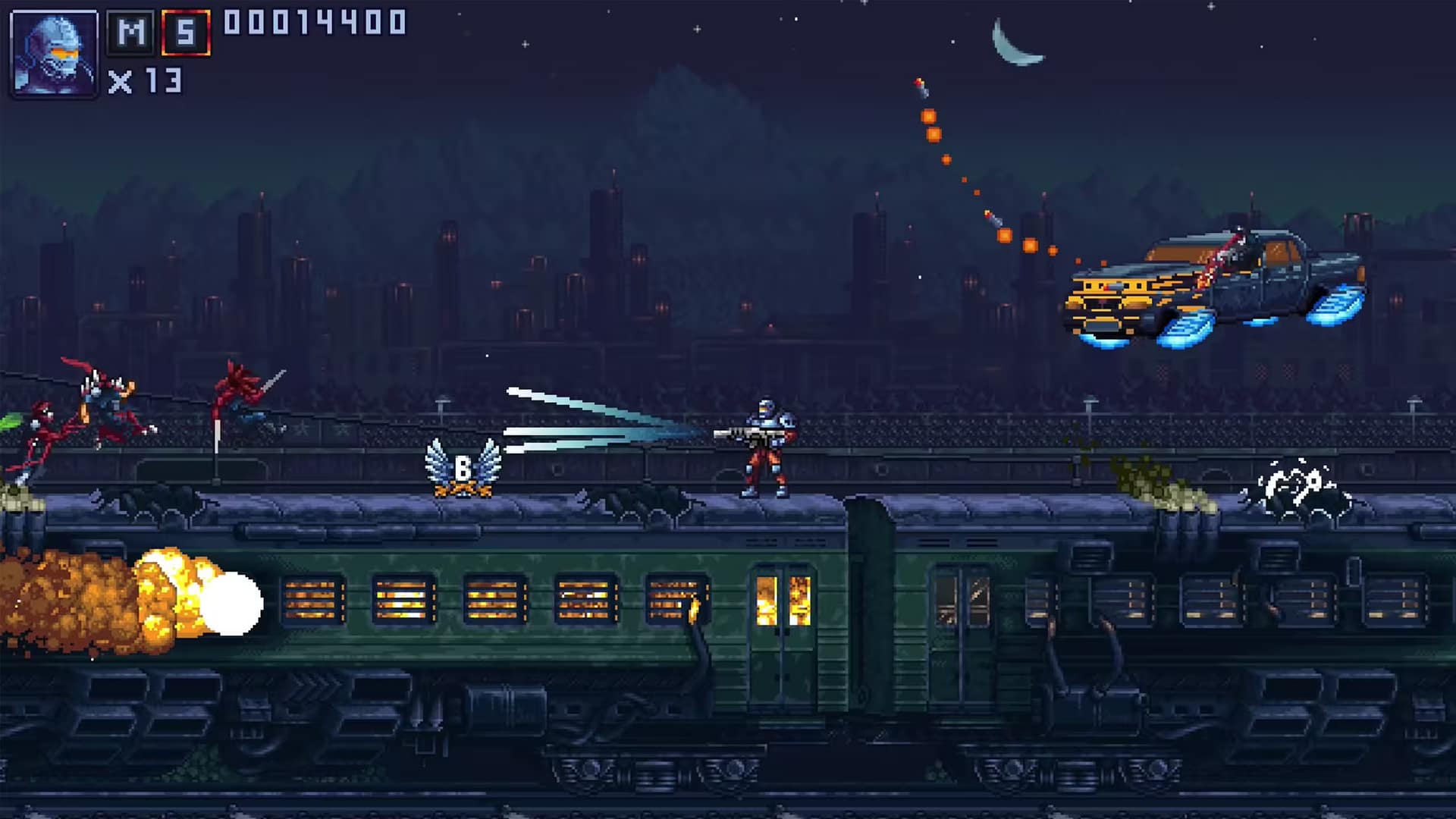Switch to the S weapon slot

click(186, 33)
